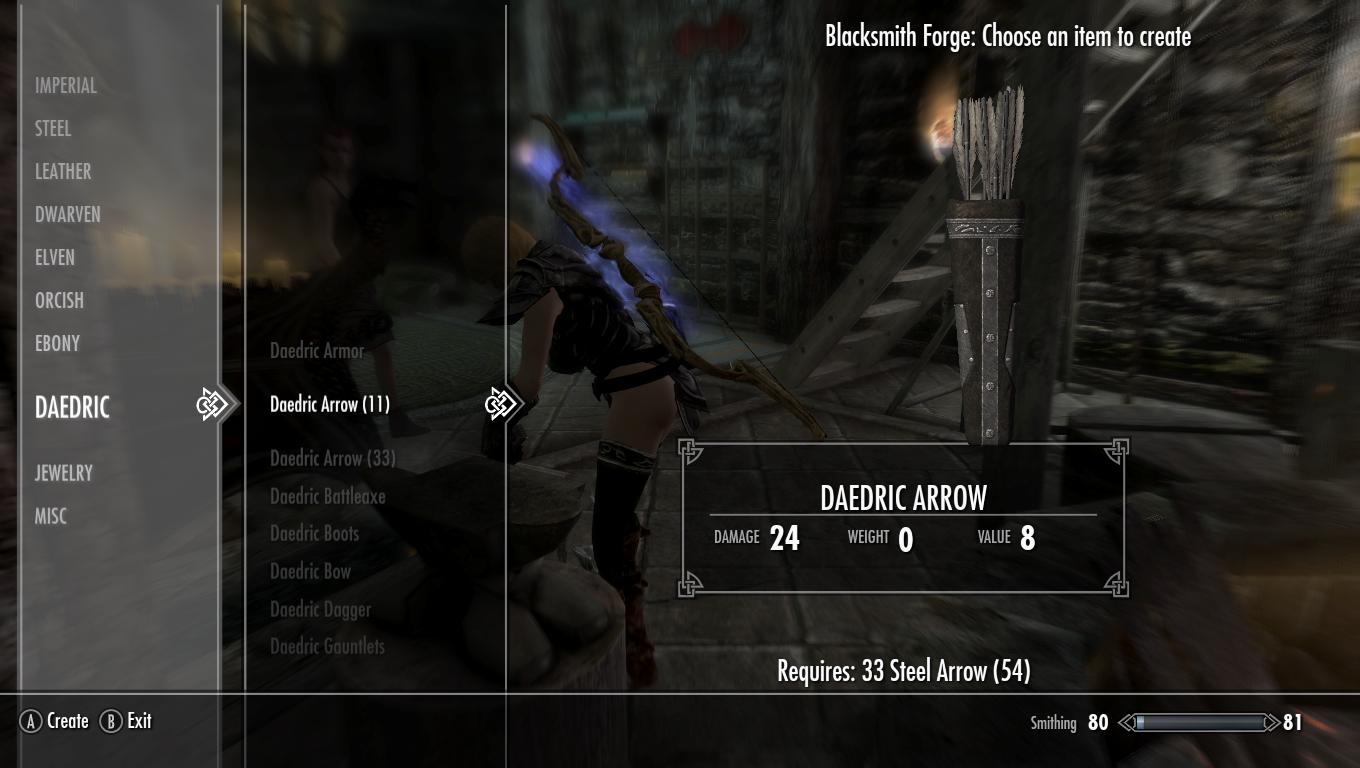The height and width of the screenshot is (768, 1360).
Task: Pick Daedric Battleaxe from the list
Action: (x=328, y=496)
